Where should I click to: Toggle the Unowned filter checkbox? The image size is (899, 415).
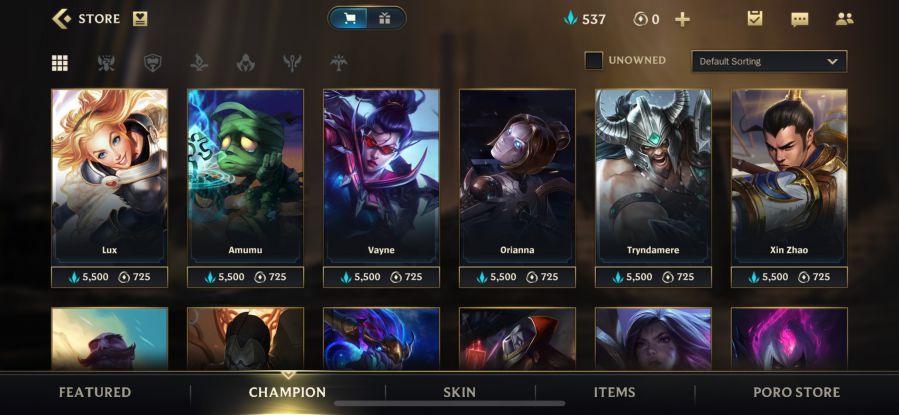click(594, 61)
